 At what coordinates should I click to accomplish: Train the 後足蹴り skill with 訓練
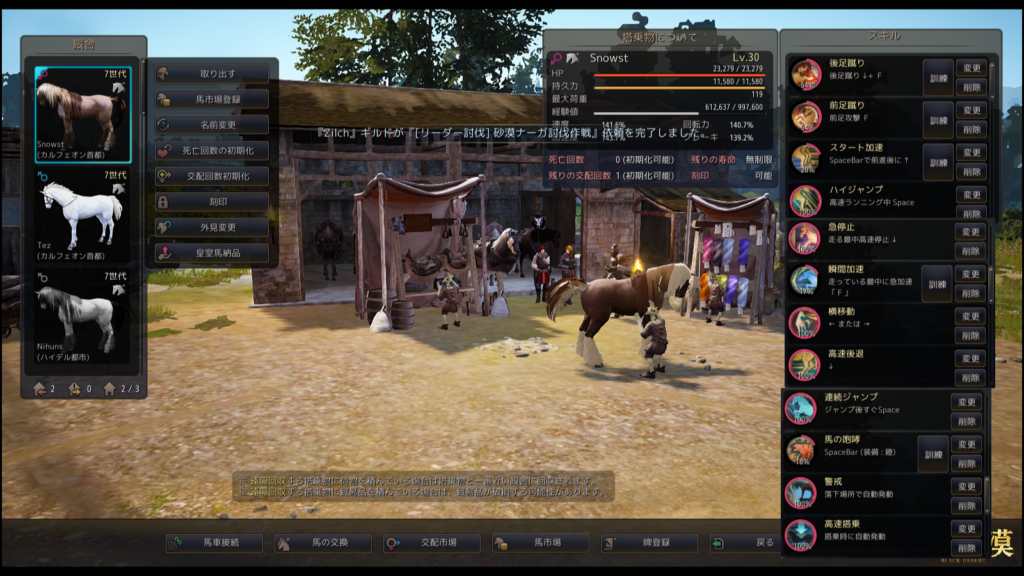937,77
